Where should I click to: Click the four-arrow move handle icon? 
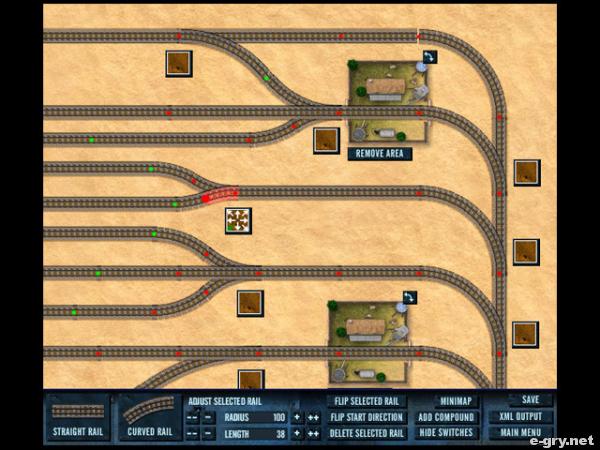point(238,220)
